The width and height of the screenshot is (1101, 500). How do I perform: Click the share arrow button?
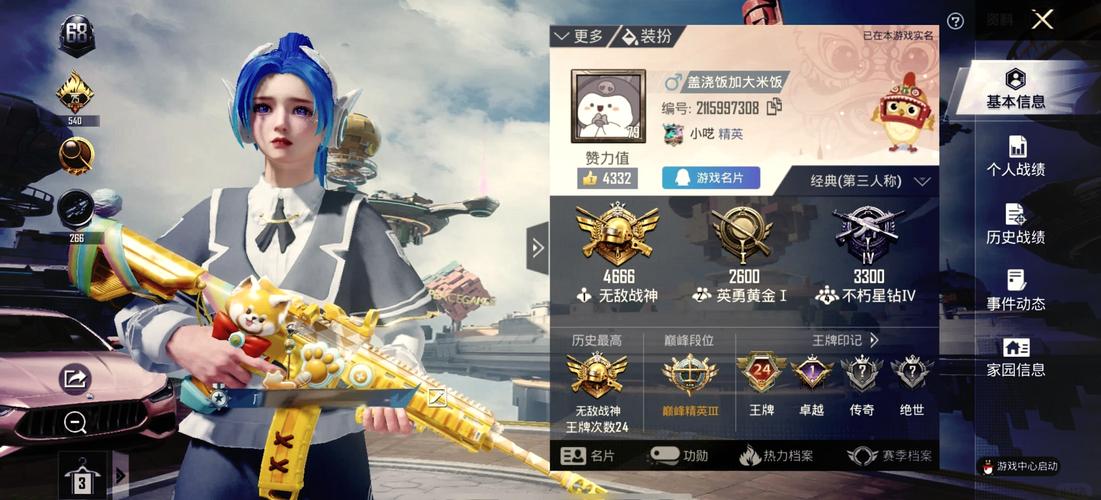[74, 378]
